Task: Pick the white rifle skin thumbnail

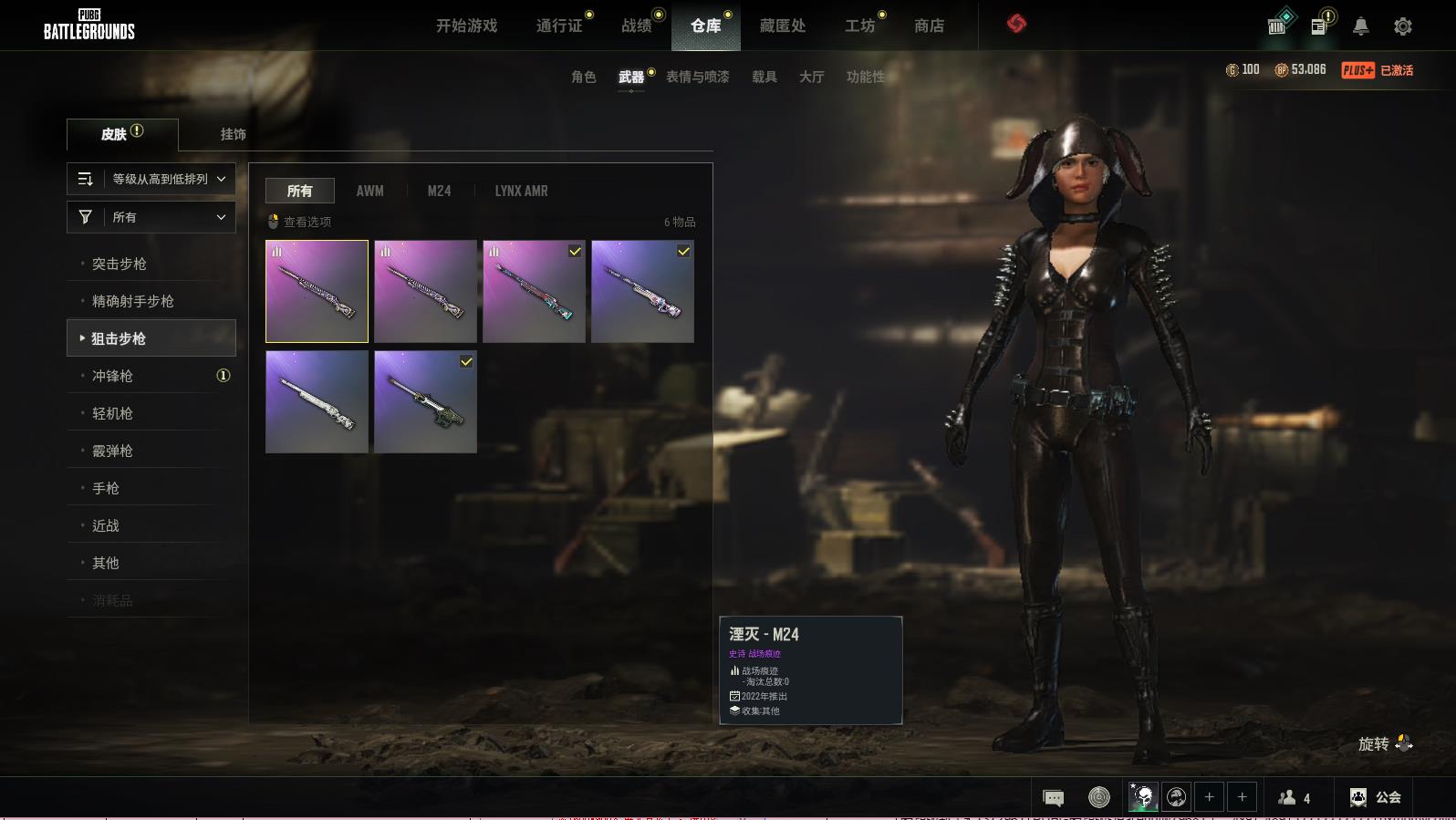Action: coord(317,402)
